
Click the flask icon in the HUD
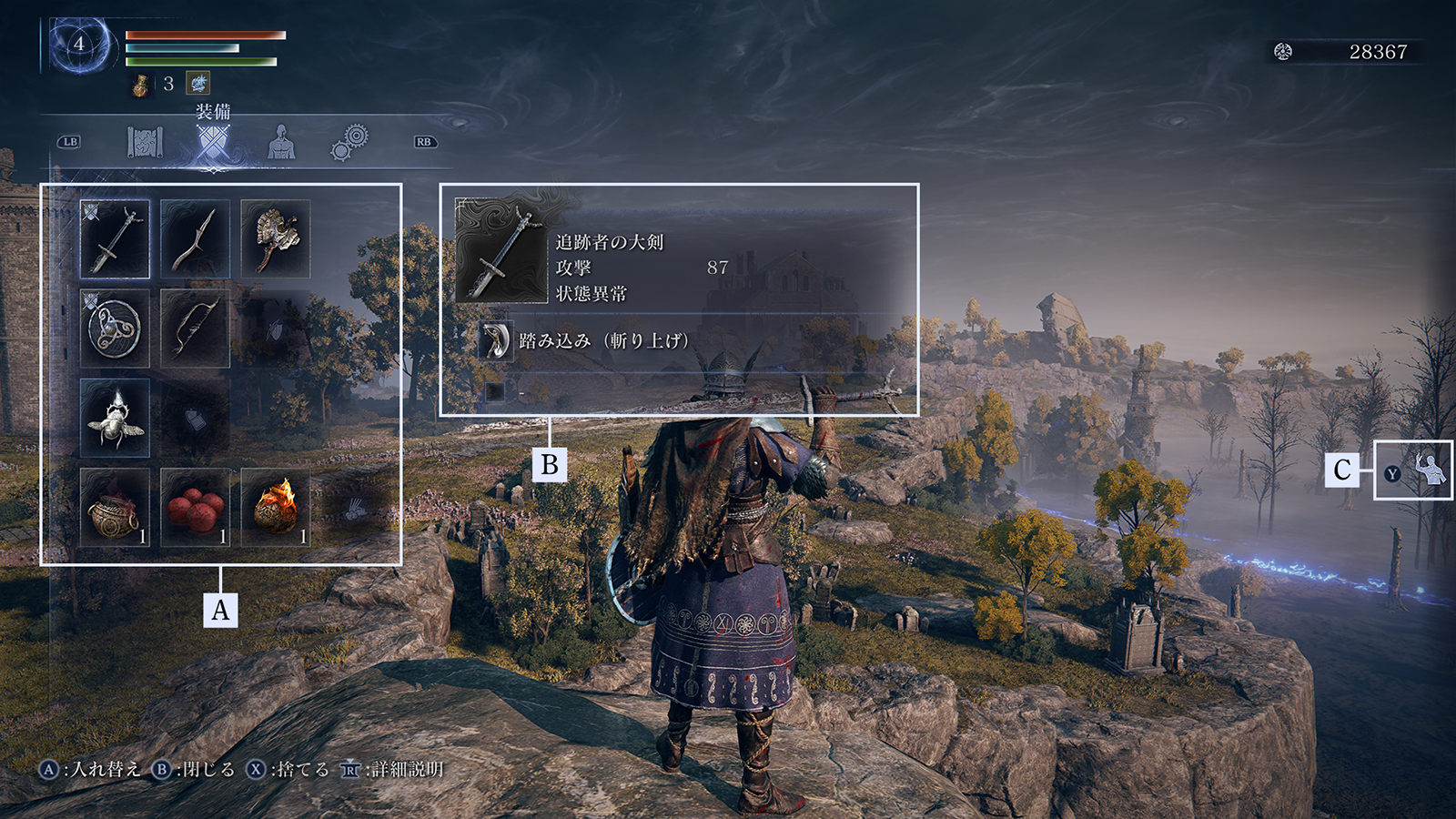(x=140, y=85)
